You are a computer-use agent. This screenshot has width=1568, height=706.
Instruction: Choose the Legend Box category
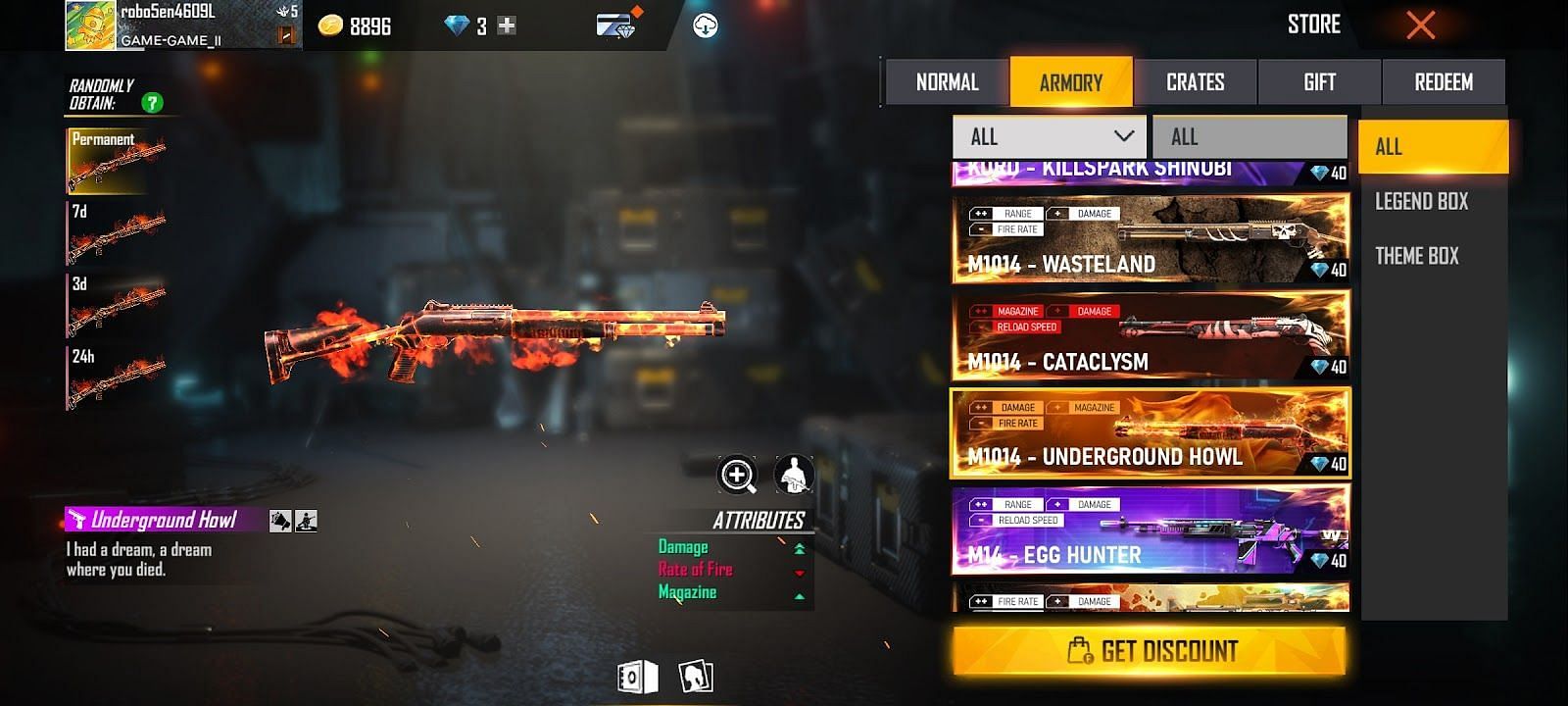[1421, 202]
